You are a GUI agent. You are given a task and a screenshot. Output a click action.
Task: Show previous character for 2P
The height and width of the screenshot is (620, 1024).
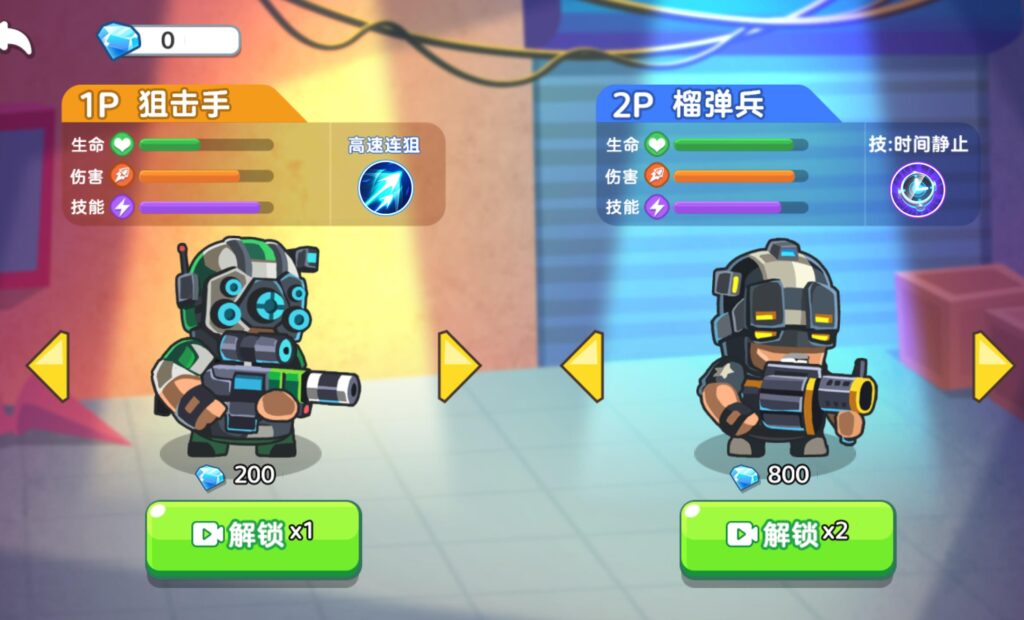tap(583, 366)
